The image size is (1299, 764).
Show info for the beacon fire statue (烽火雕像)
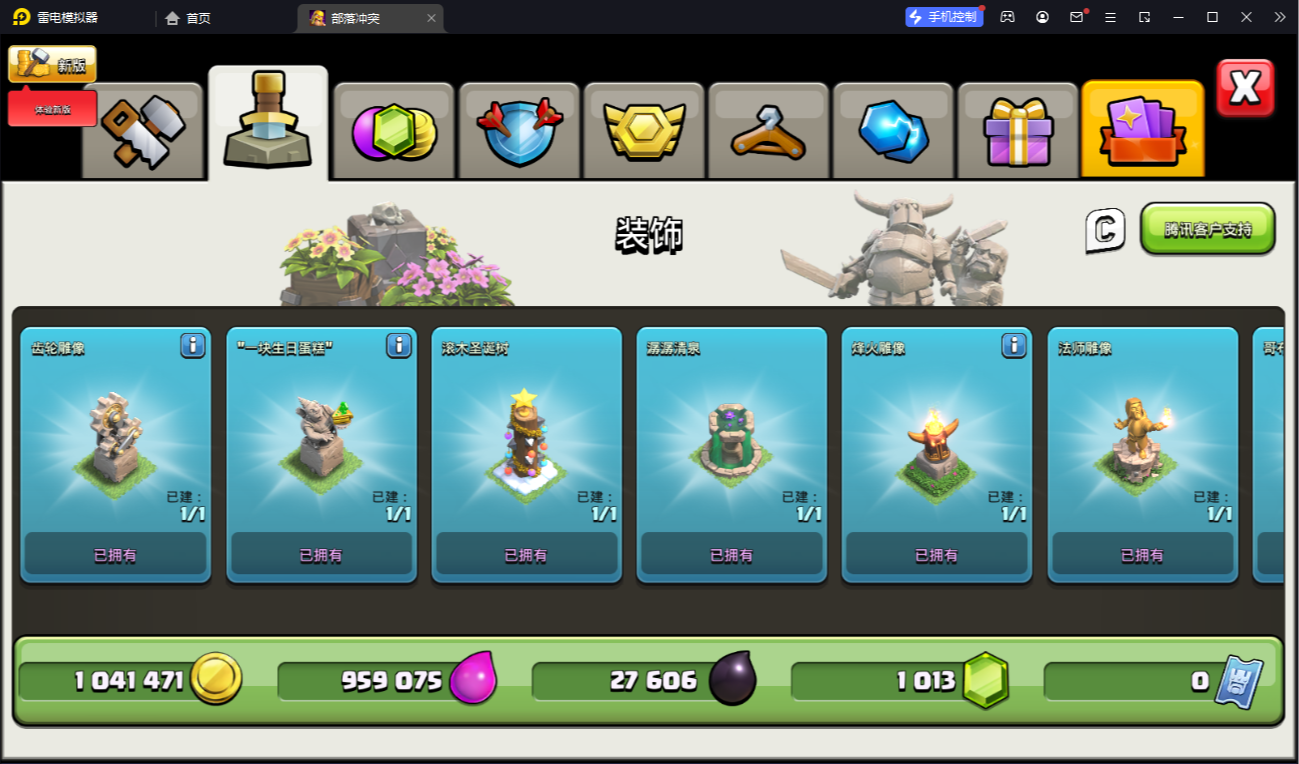click(1014, 346)
